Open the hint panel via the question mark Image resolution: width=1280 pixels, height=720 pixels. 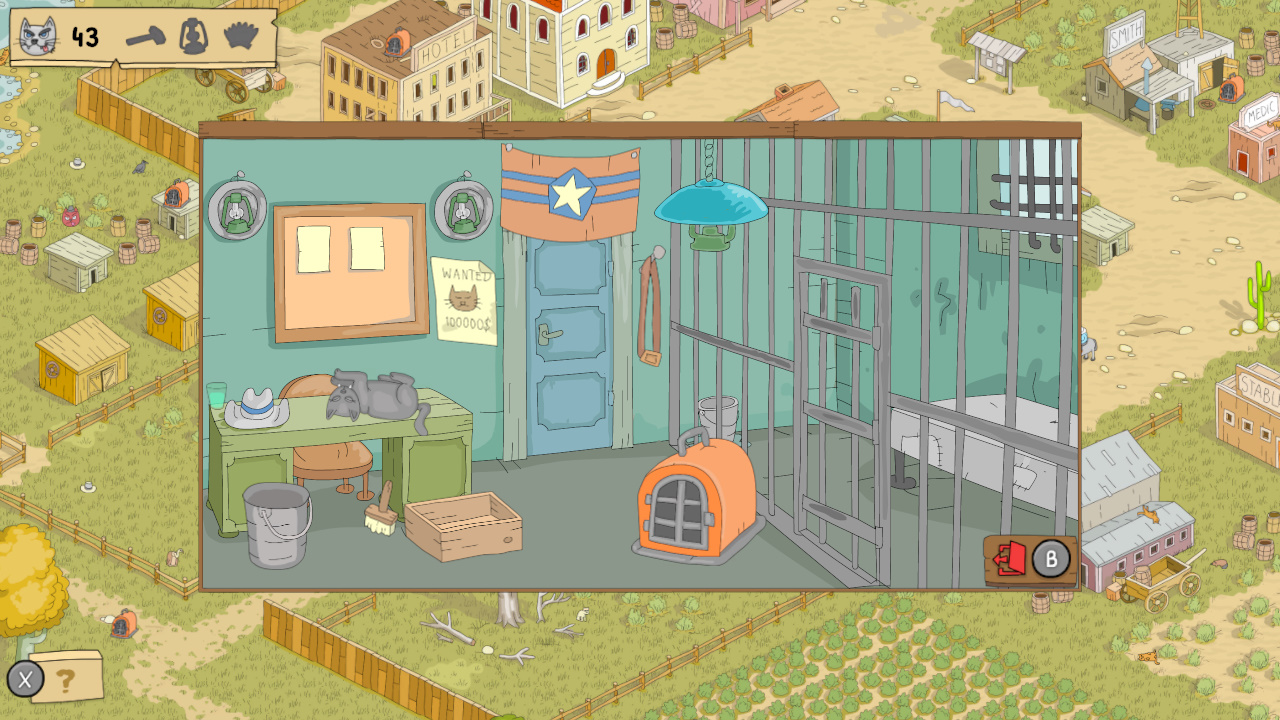tap(66, 680)
